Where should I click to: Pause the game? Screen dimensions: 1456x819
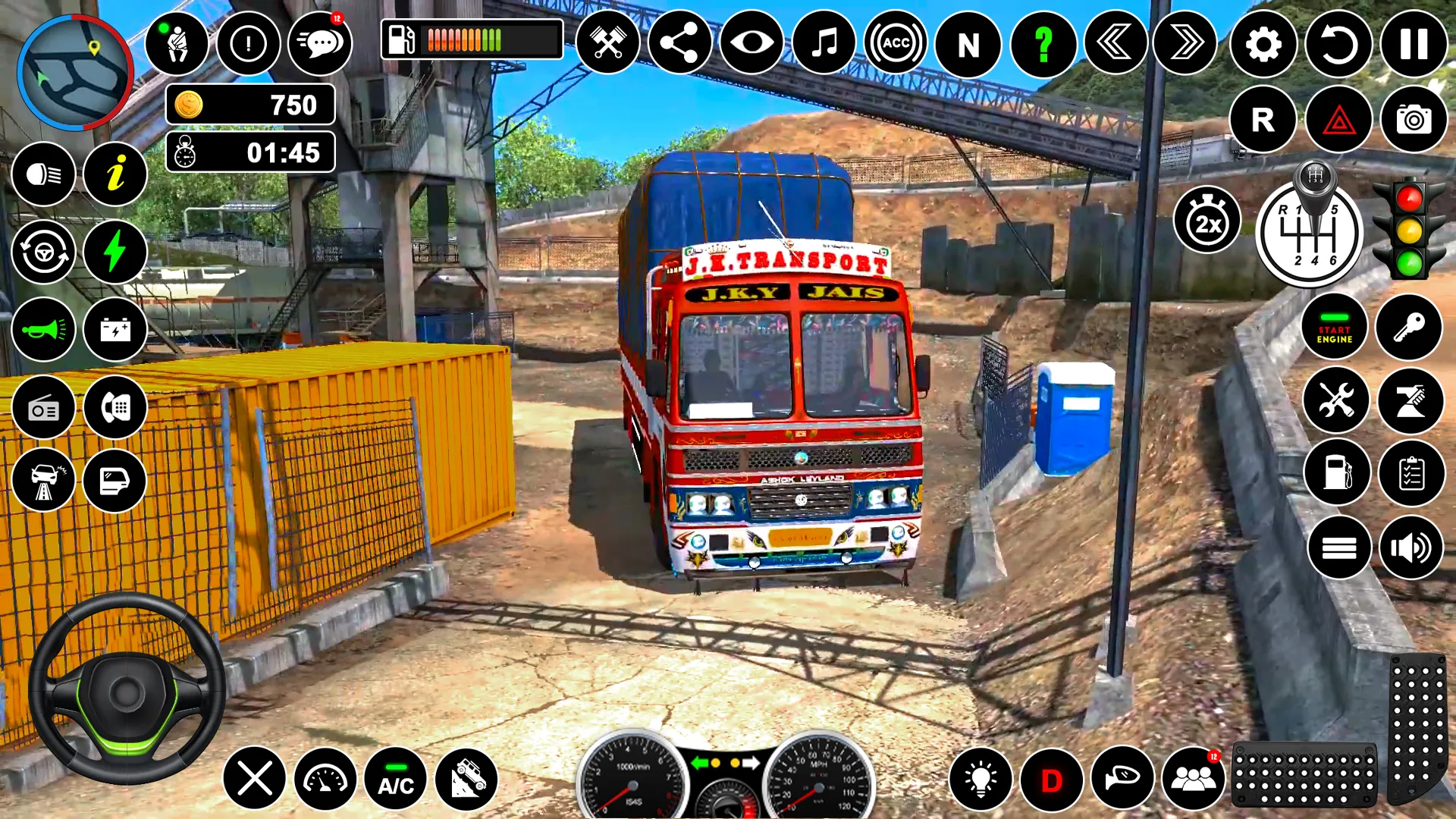tap(1414, 44)
